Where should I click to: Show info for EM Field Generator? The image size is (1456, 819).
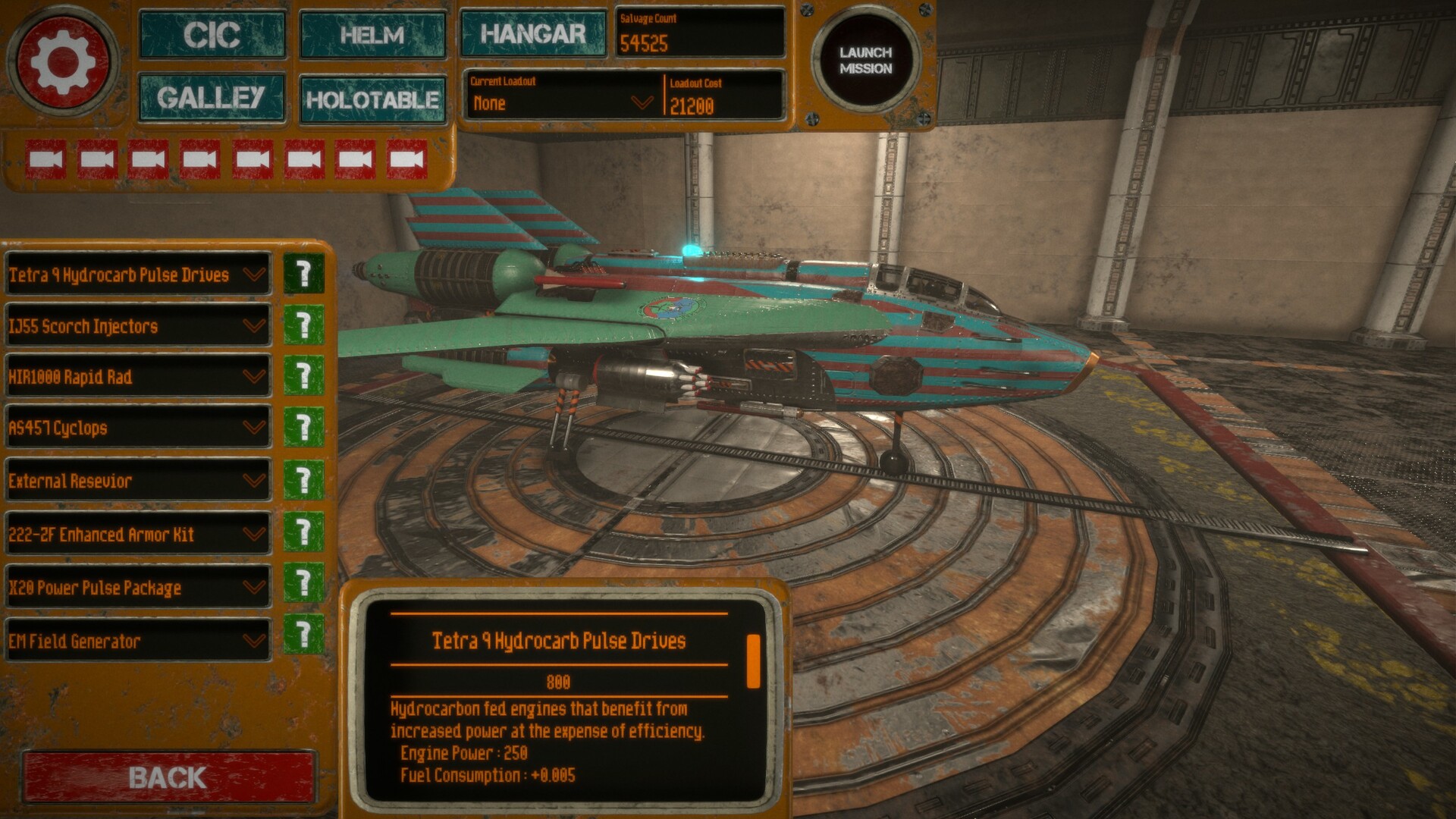click(303, 634)
